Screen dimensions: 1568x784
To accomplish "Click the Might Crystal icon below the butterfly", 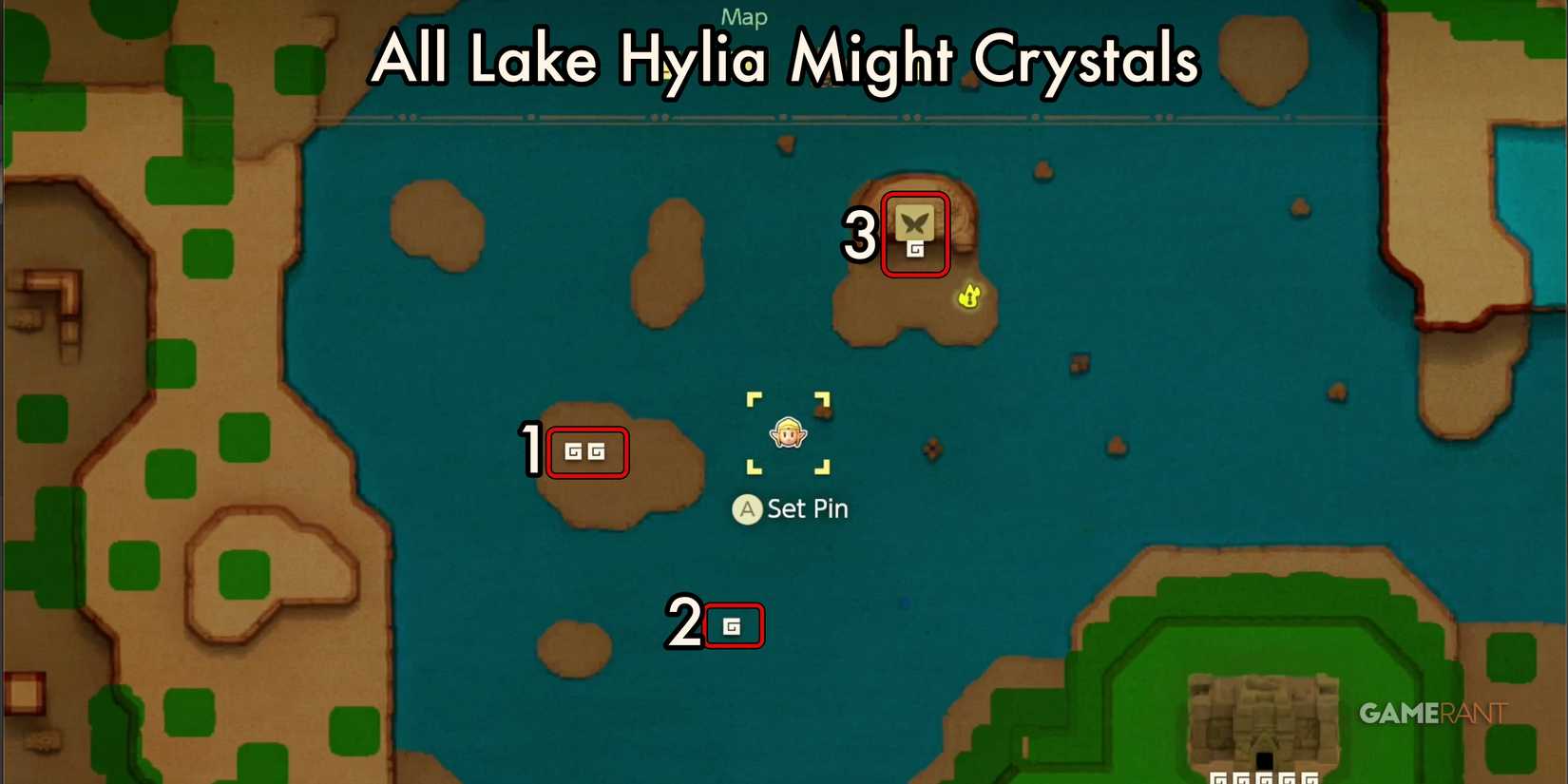I will 915,250.
